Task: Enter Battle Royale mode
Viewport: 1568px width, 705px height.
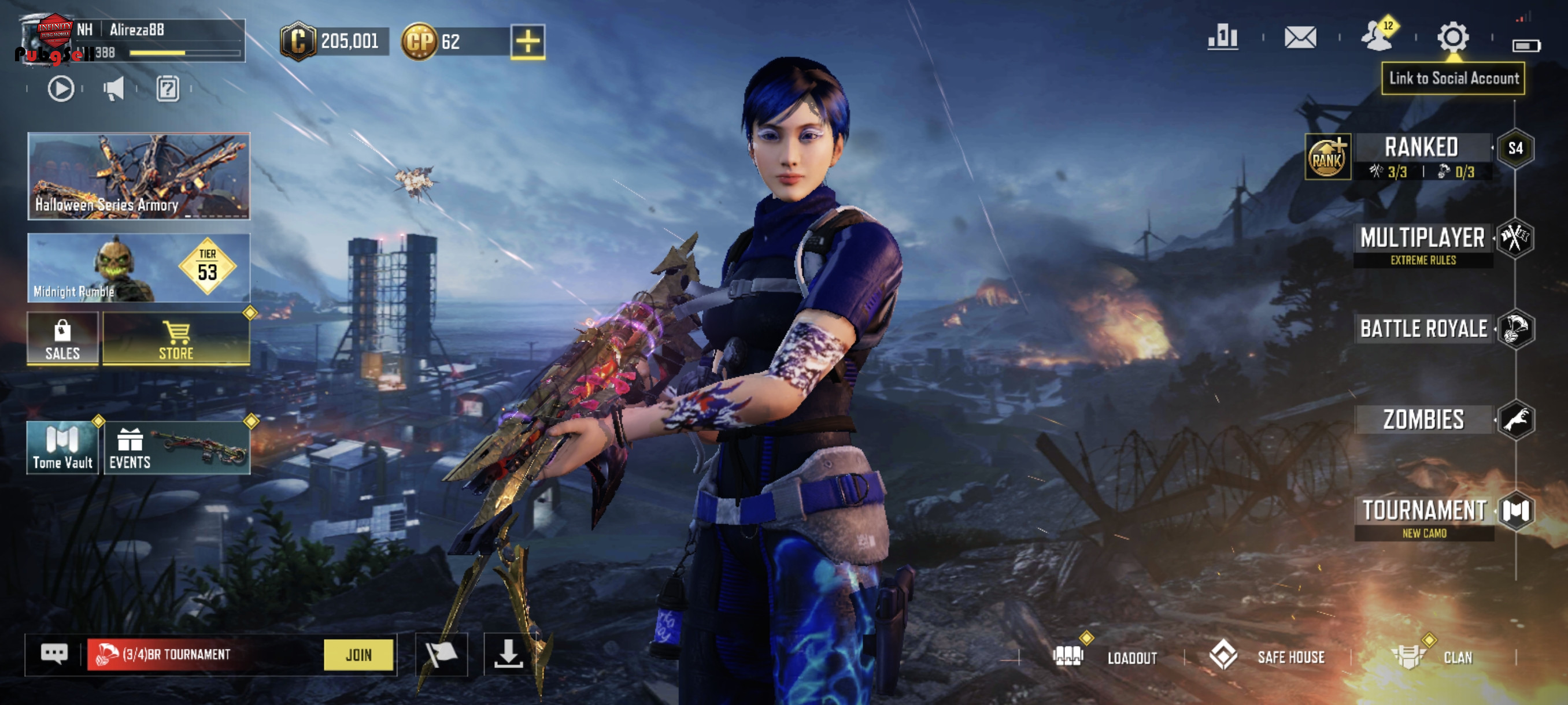Action: [x=1423, y=329]
